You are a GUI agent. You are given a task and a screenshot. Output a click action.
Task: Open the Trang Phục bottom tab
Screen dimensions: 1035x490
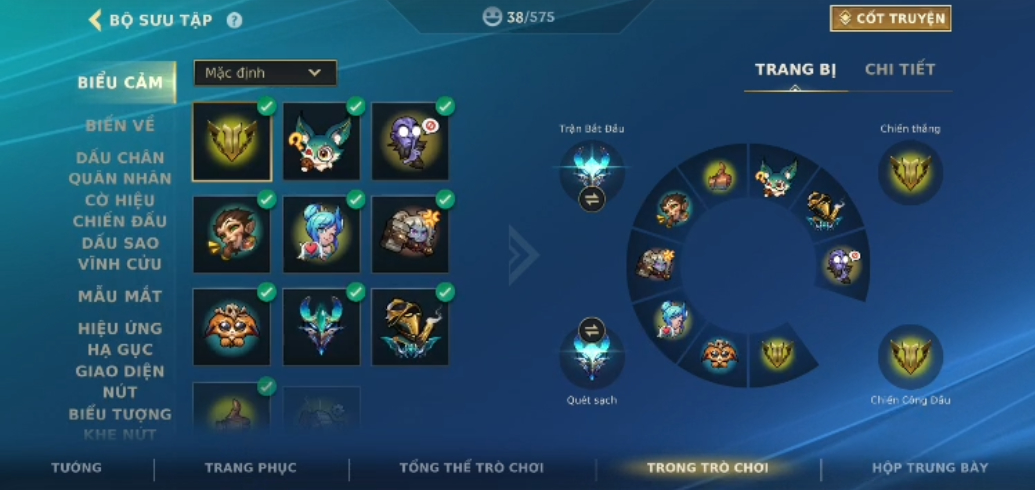pos(250,468)
